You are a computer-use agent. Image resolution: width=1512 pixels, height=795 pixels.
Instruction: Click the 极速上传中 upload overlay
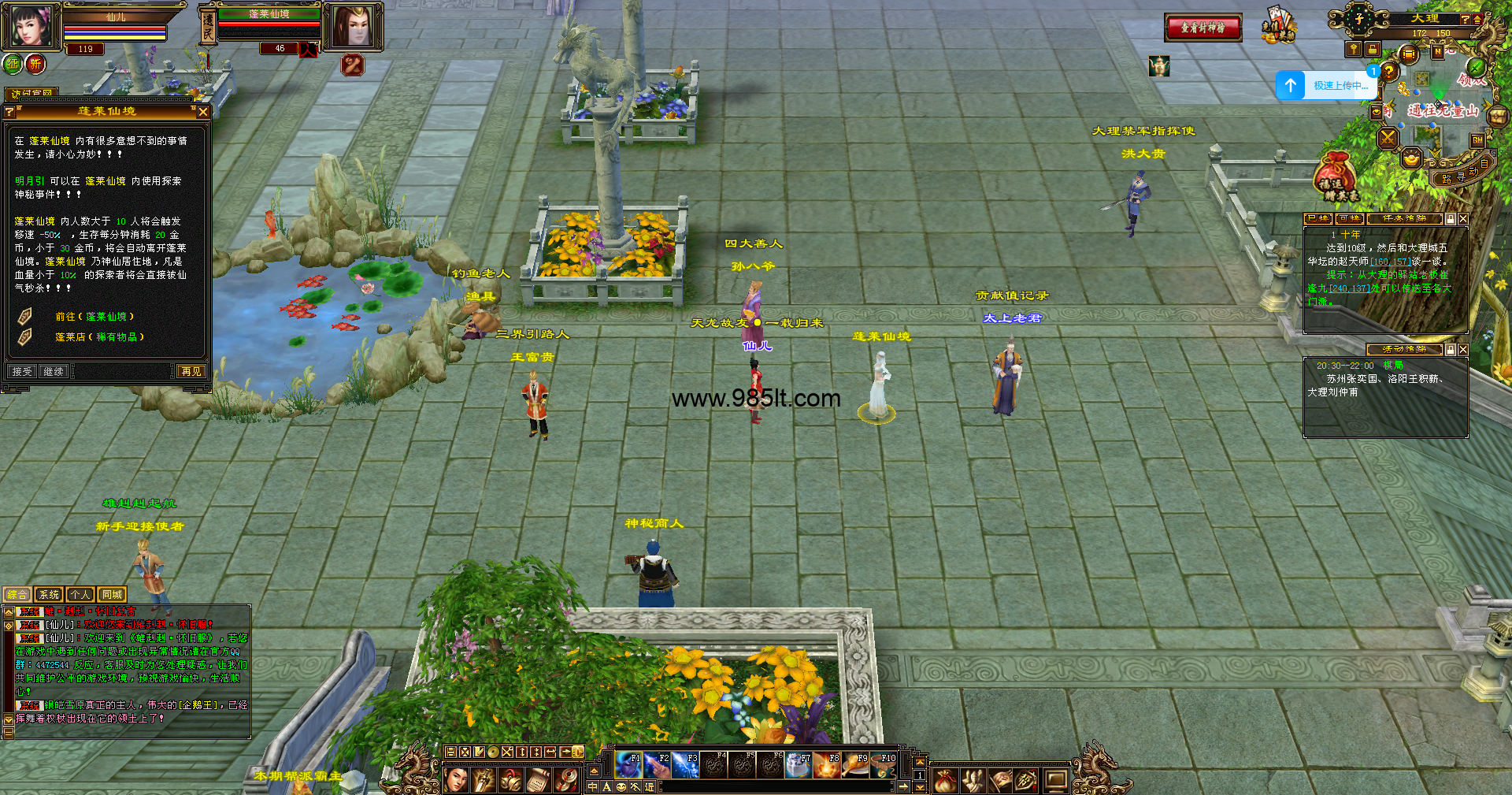tap(1325, 85)
